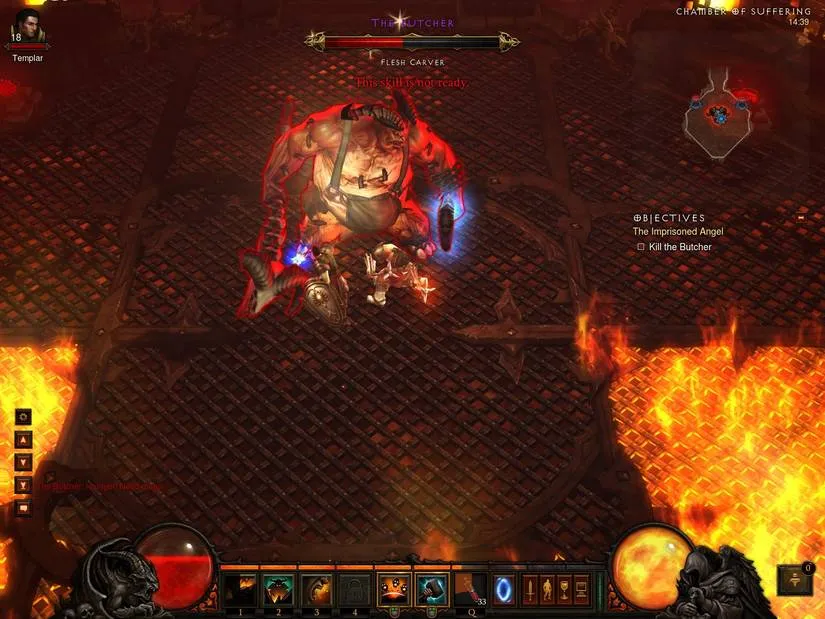Collapse the Objectives tracker
The image size is (825, 619).
point(800,217)
